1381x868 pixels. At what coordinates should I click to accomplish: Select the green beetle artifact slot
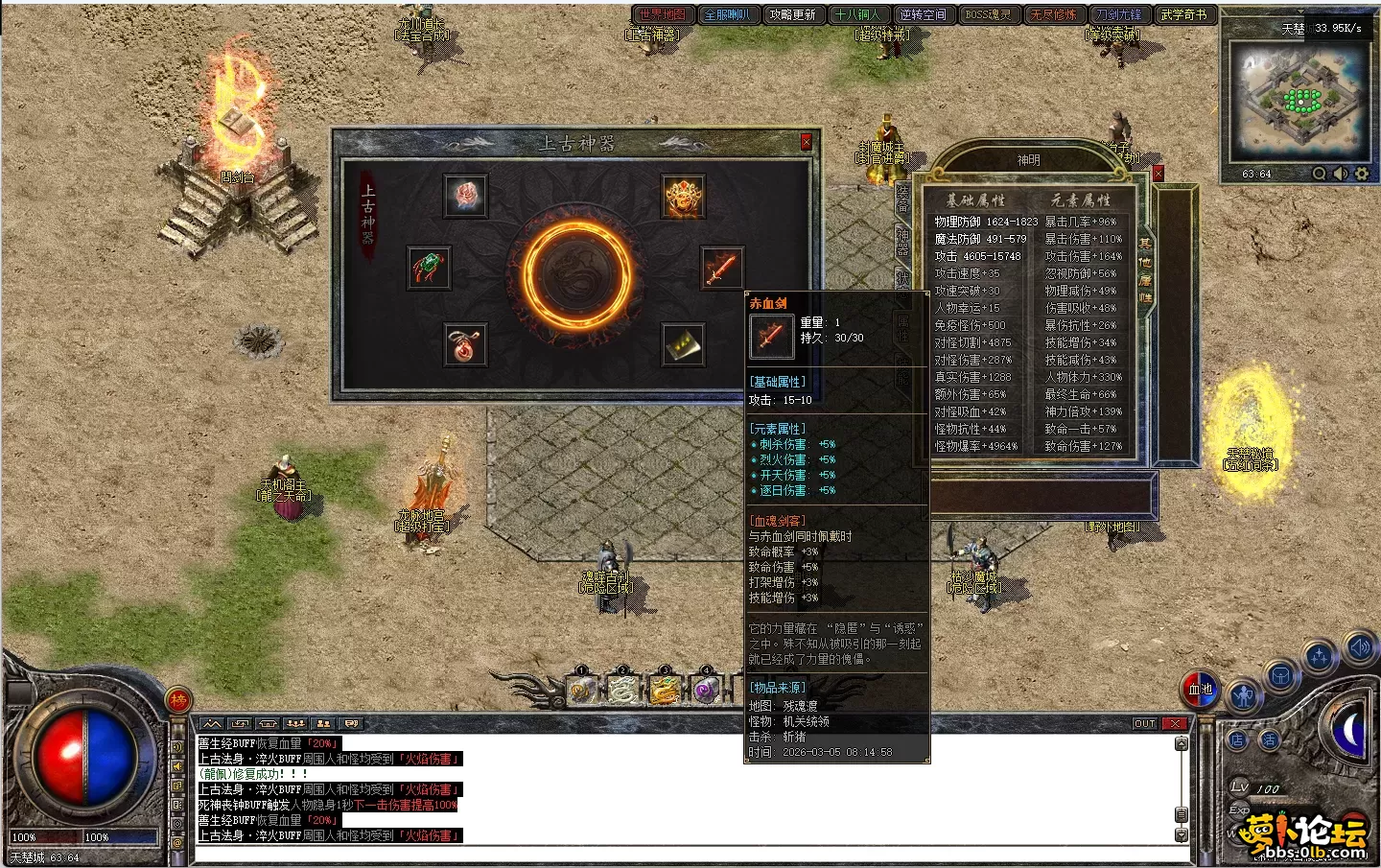[429, 269]
